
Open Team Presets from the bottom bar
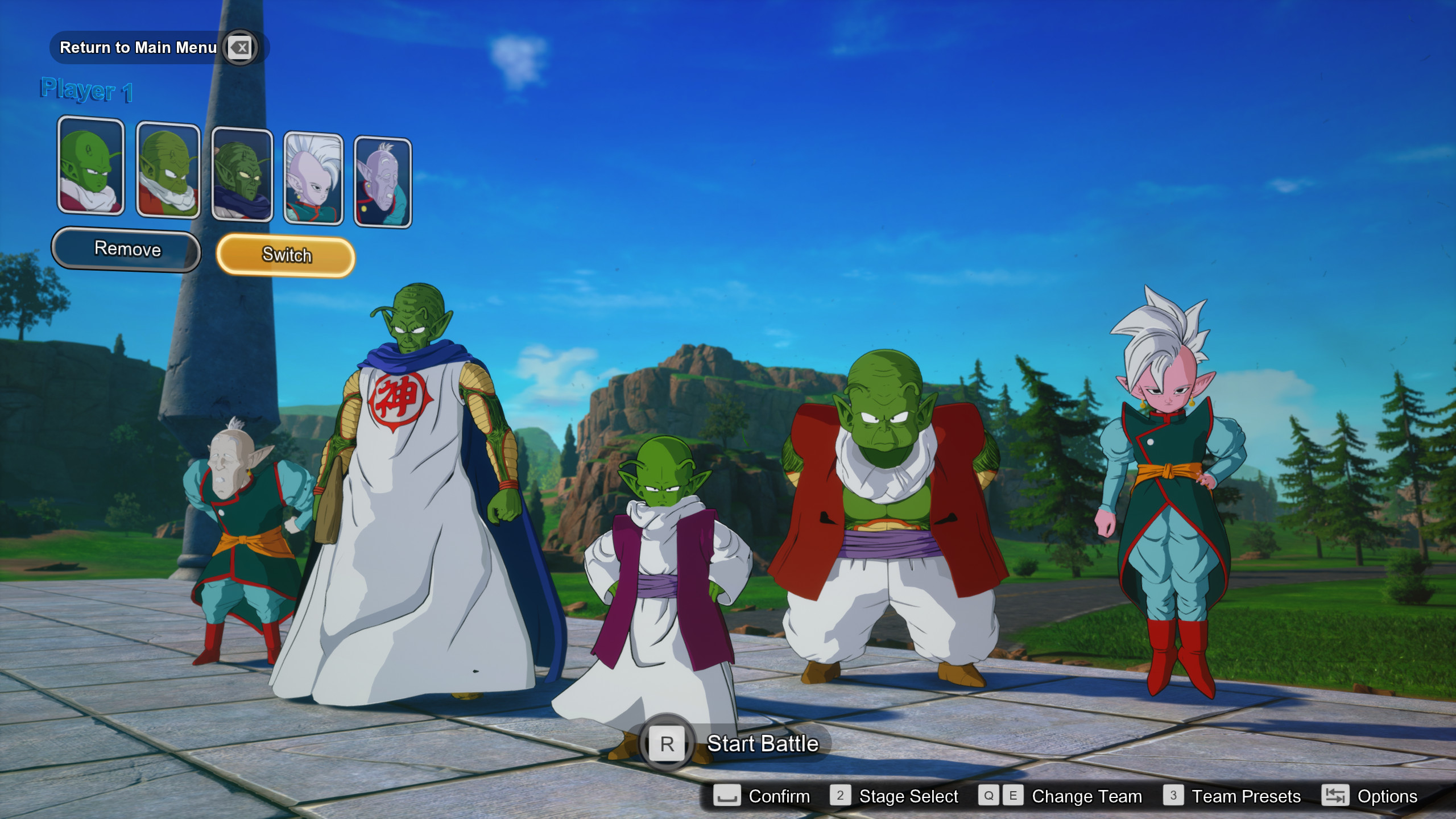(x=1246, y=796)
